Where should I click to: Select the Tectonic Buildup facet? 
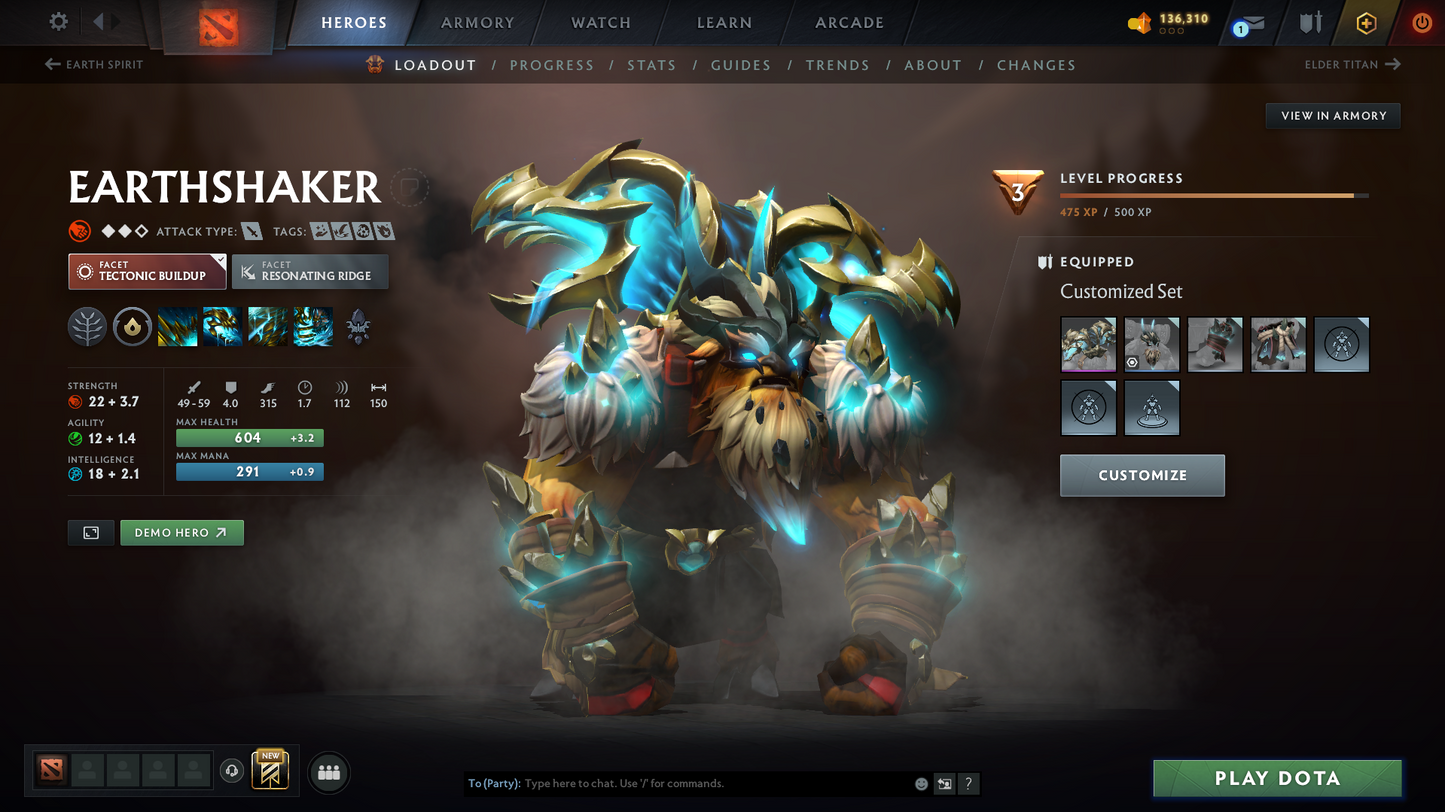[x=146, y=271]
